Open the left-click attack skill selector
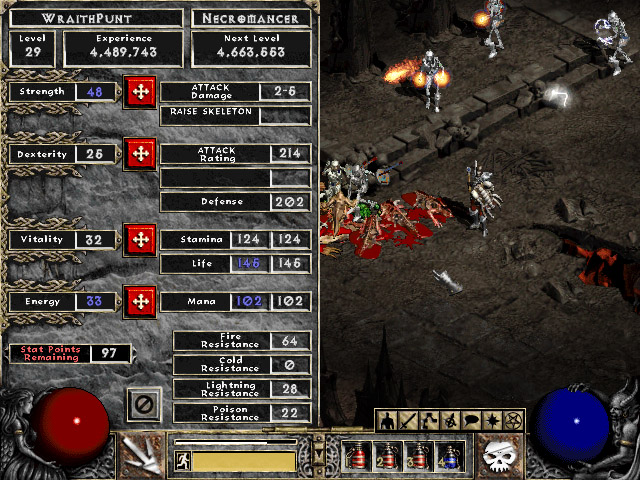The width and height of the screenshot is (640, 480). (x=141, y=454)
